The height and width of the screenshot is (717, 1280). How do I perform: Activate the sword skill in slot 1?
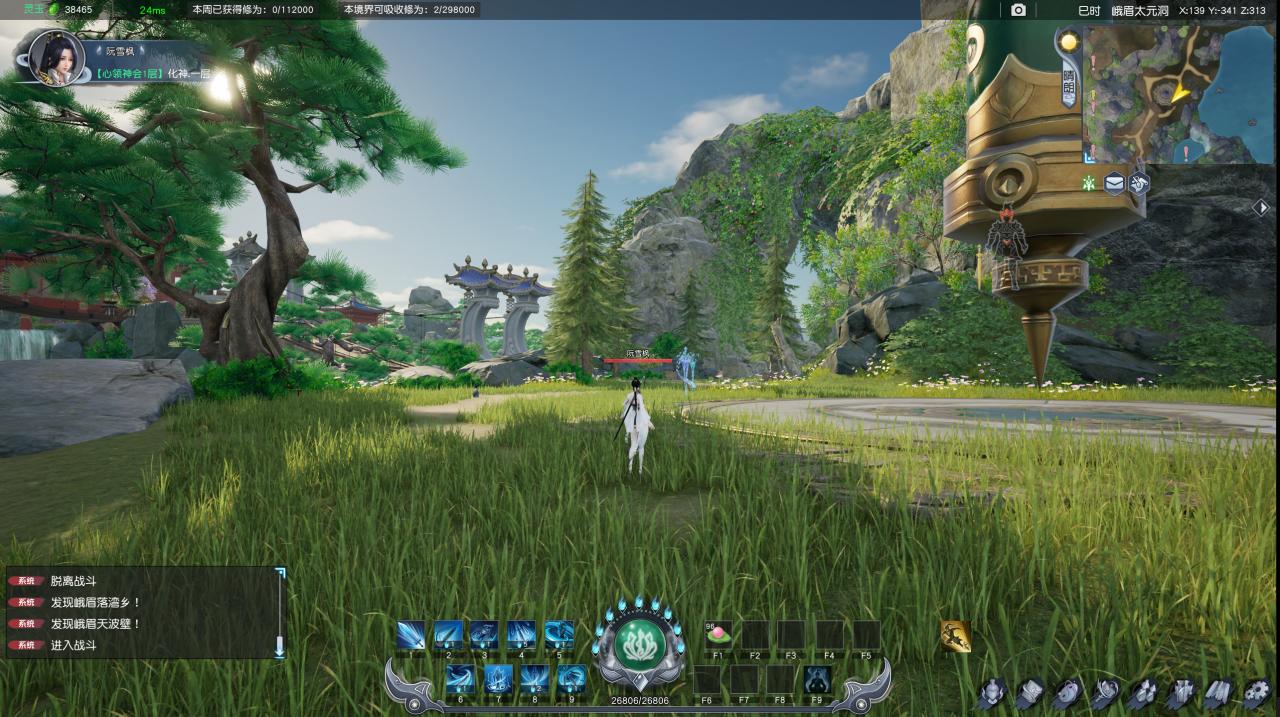[x=411, y=635]
